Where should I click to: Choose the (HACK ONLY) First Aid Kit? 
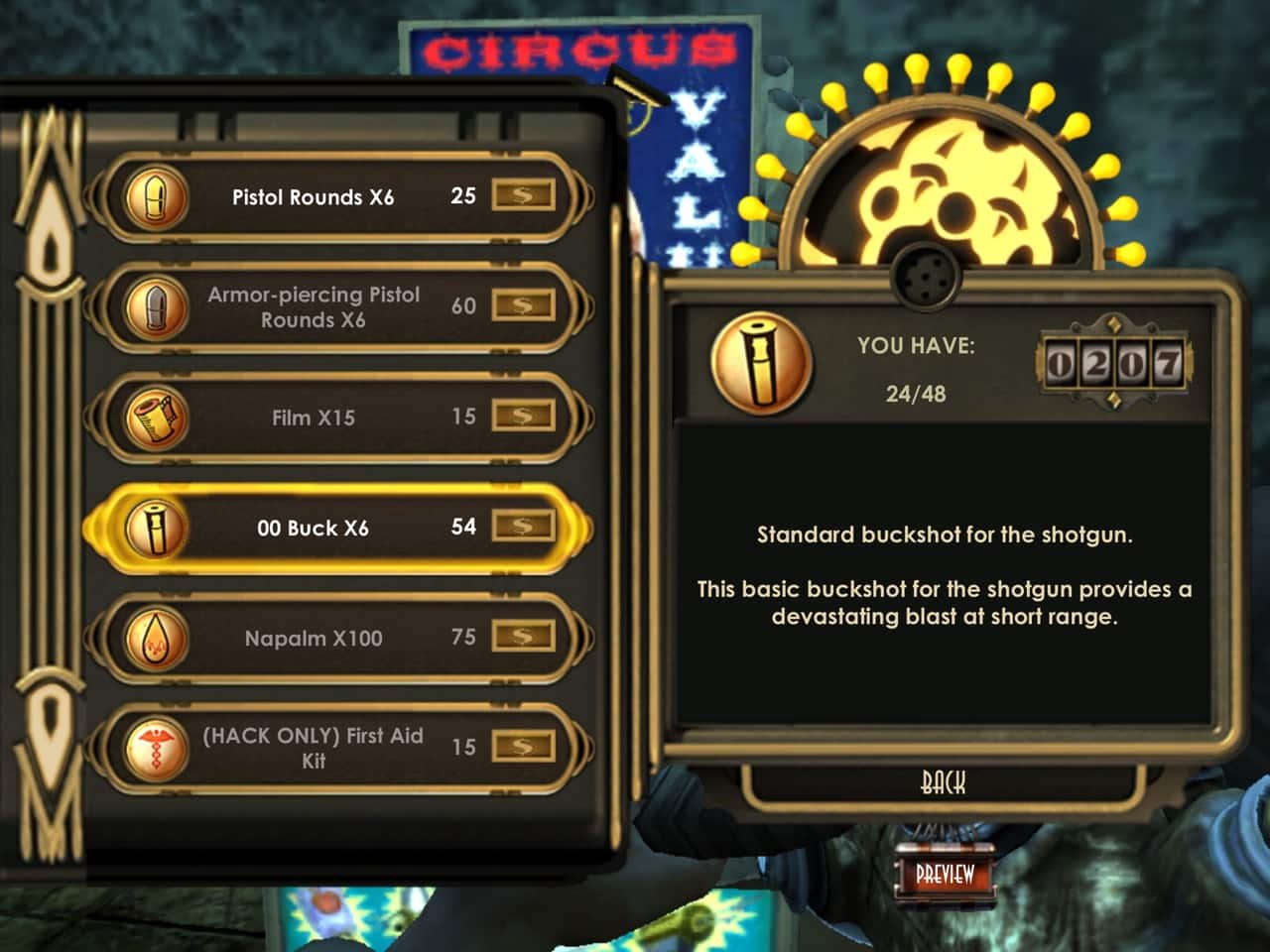pos(313,748)
